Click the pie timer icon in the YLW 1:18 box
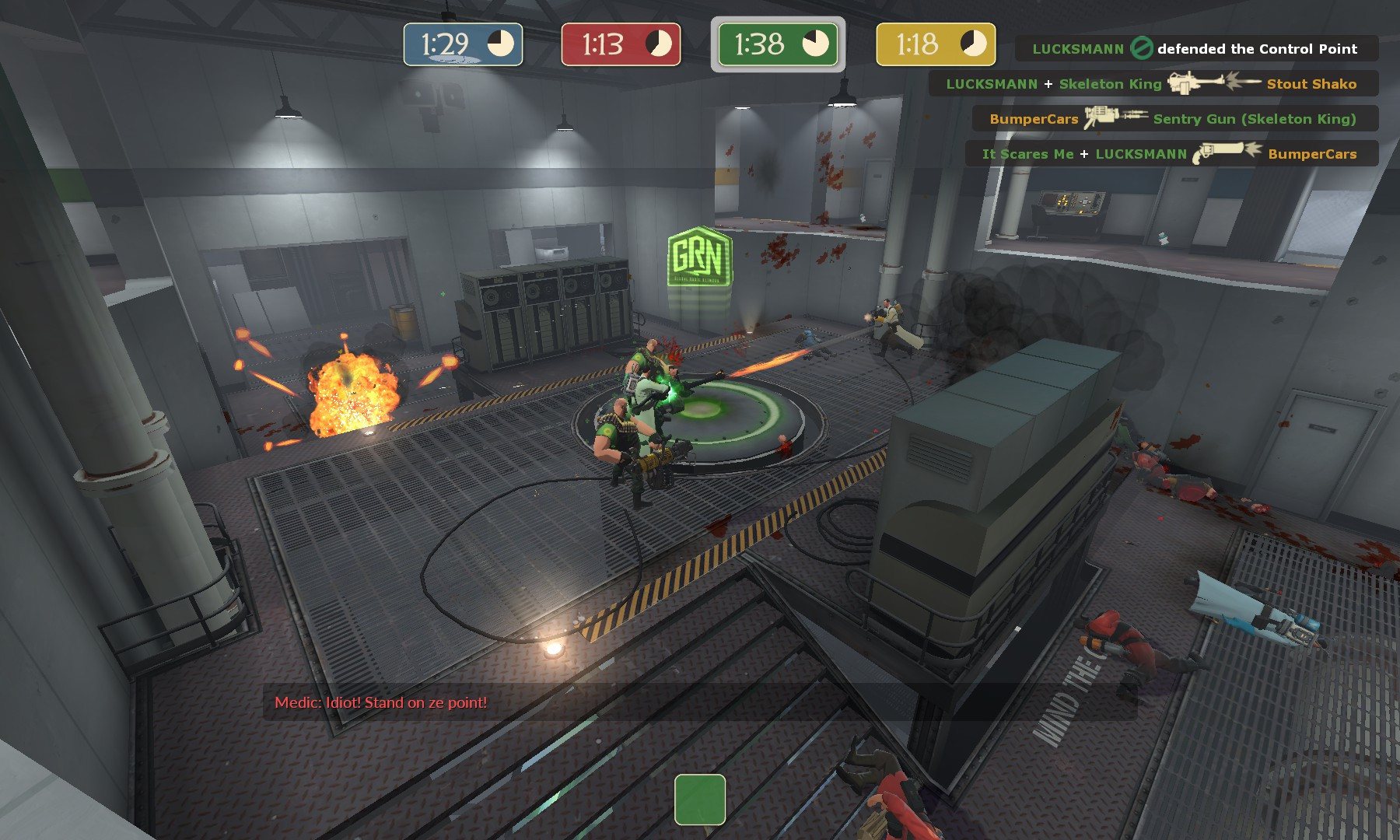The image size is (1400, 840). tap(971, 42)
